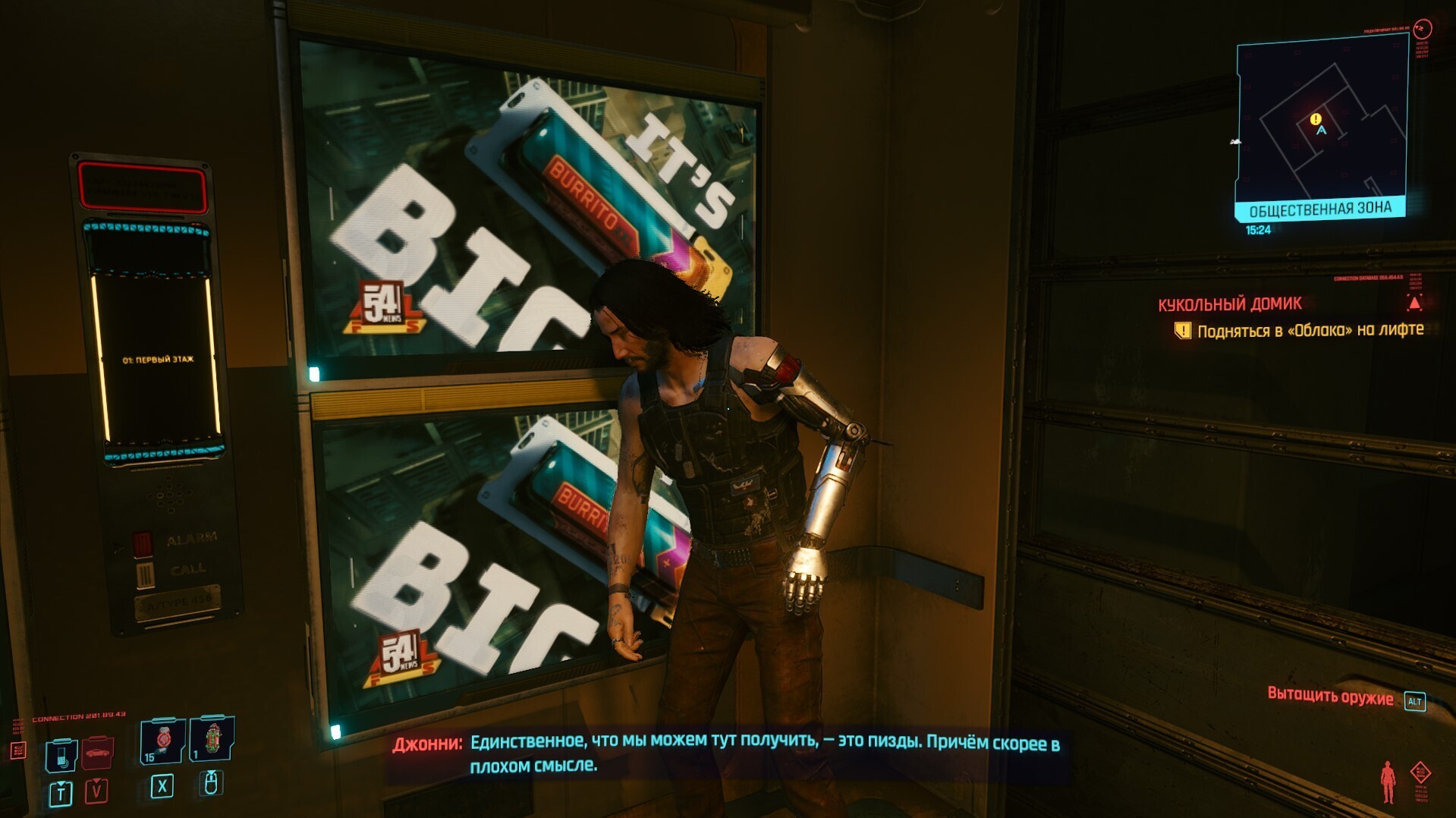
Task: Click the red body stance icon
Action: click(x=1388, y=782)
